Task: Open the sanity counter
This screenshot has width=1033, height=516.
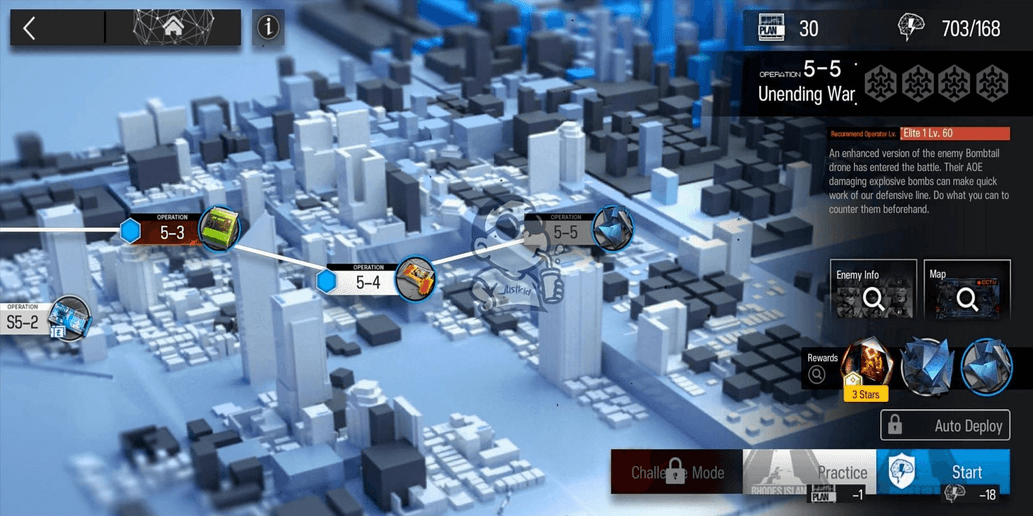Action: [x=954, y=29]
